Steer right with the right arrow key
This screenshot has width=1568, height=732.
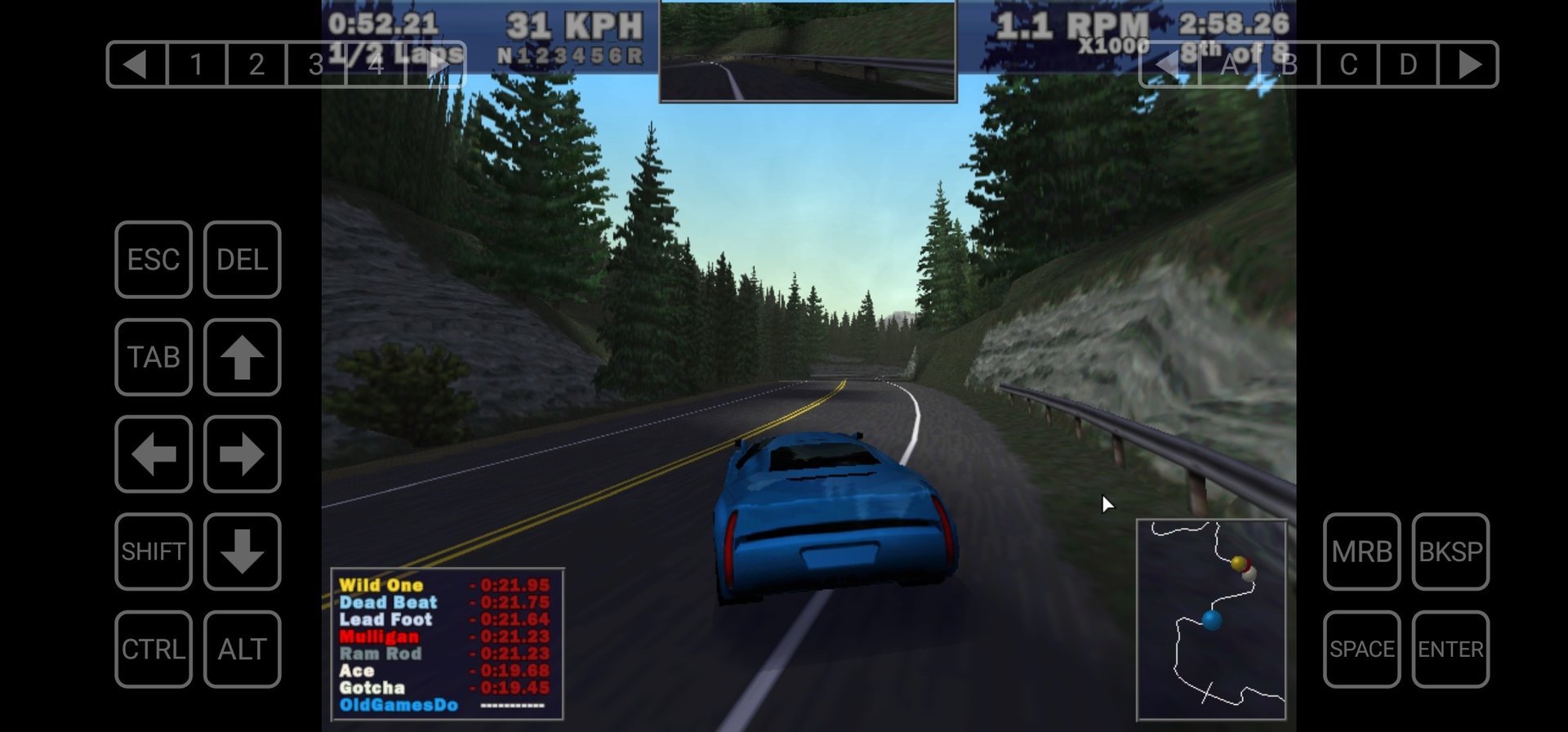(x=242, y=454)
